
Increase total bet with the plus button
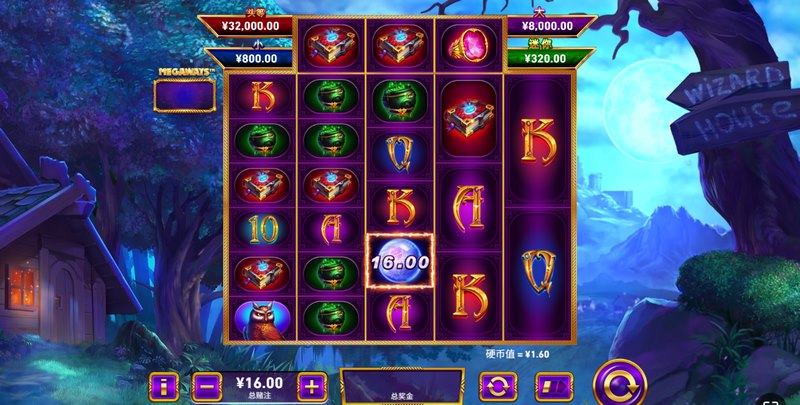312,385
